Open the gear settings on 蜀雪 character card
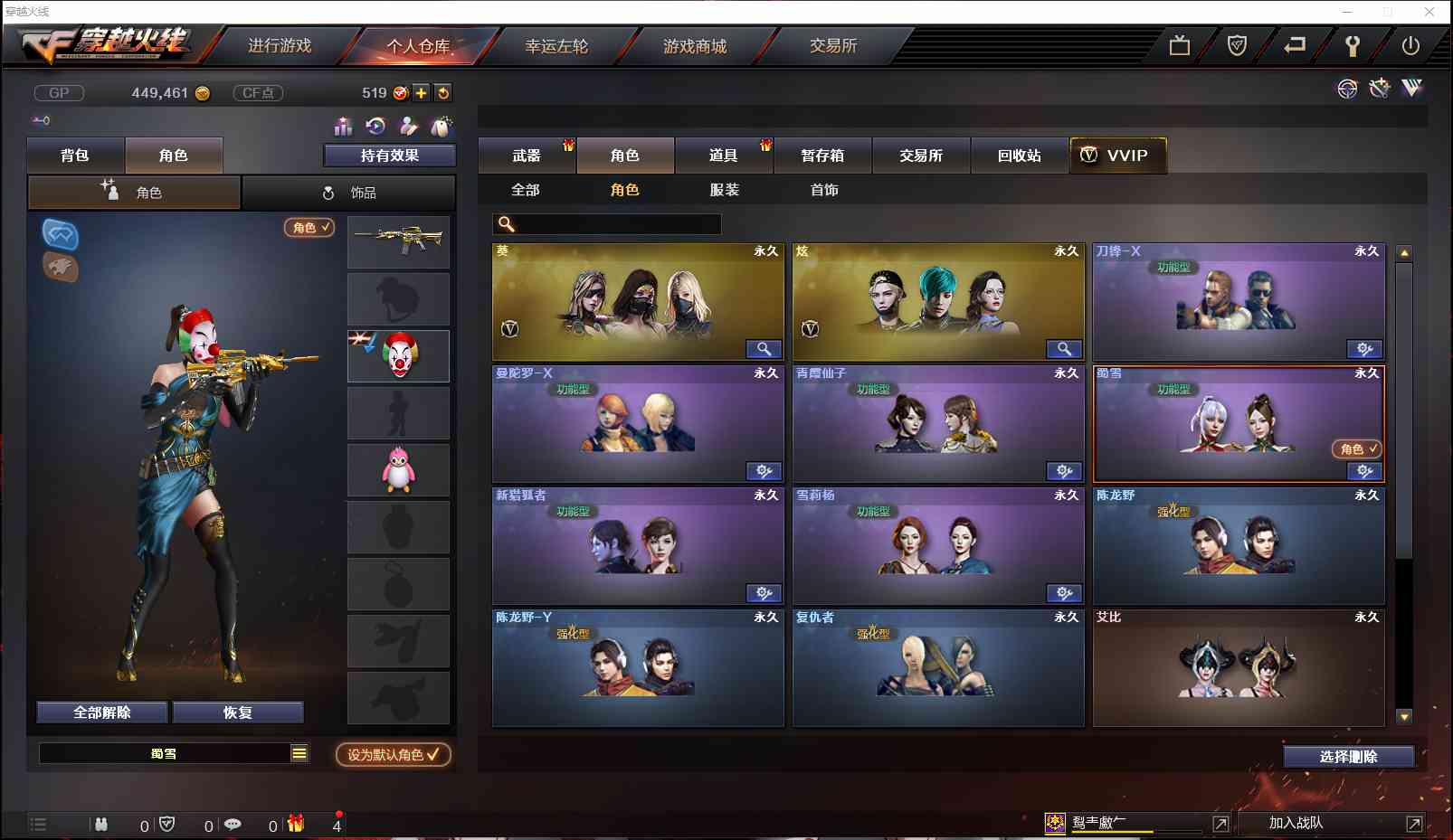1453x840 pixels. tap(1363, 471)
